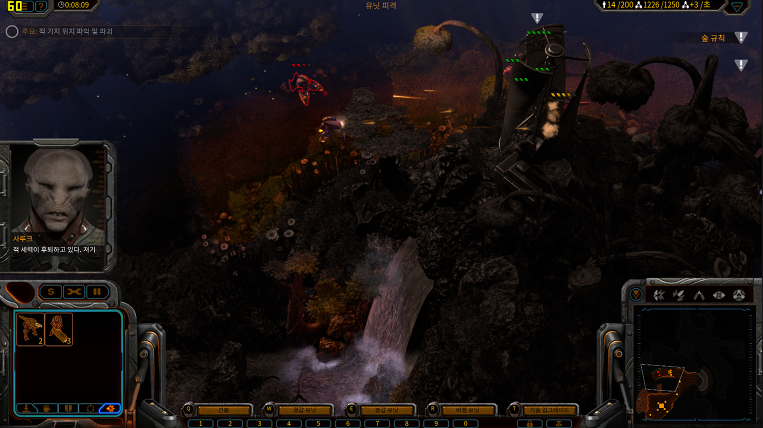
Task: Click the Shakuras advisor portrait
Action: click(x=57, y=190)
